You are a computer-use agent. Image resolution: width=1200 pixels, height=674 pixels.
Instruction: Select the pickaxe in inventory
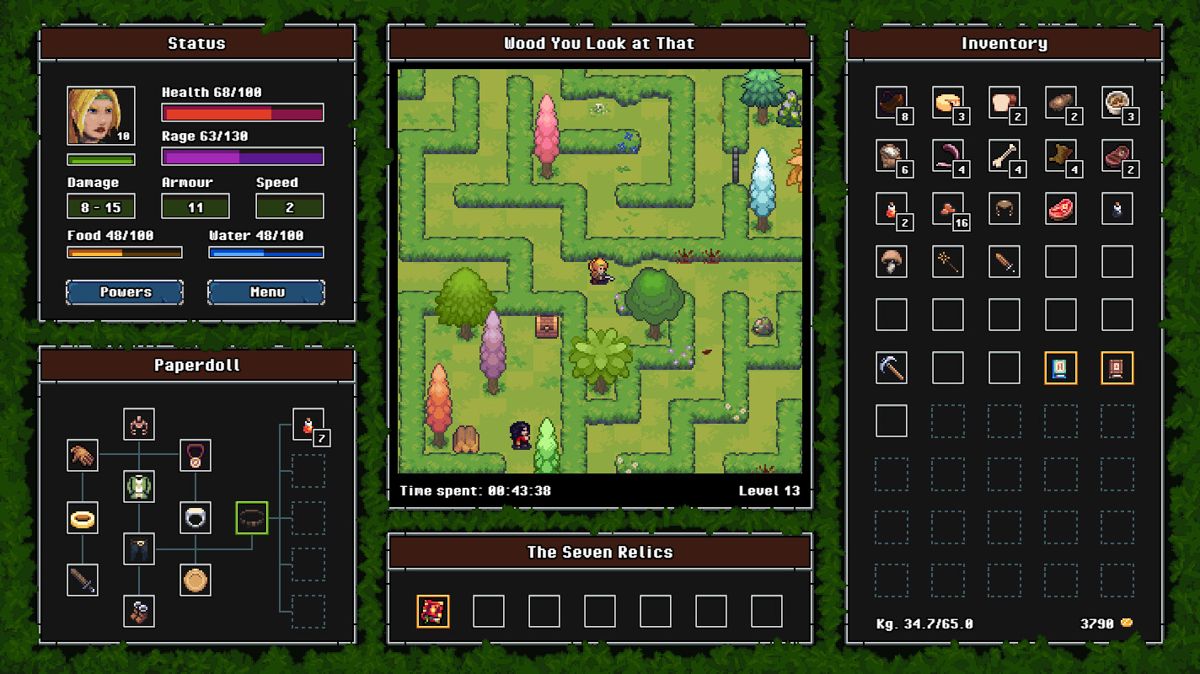tap(891, 368)
